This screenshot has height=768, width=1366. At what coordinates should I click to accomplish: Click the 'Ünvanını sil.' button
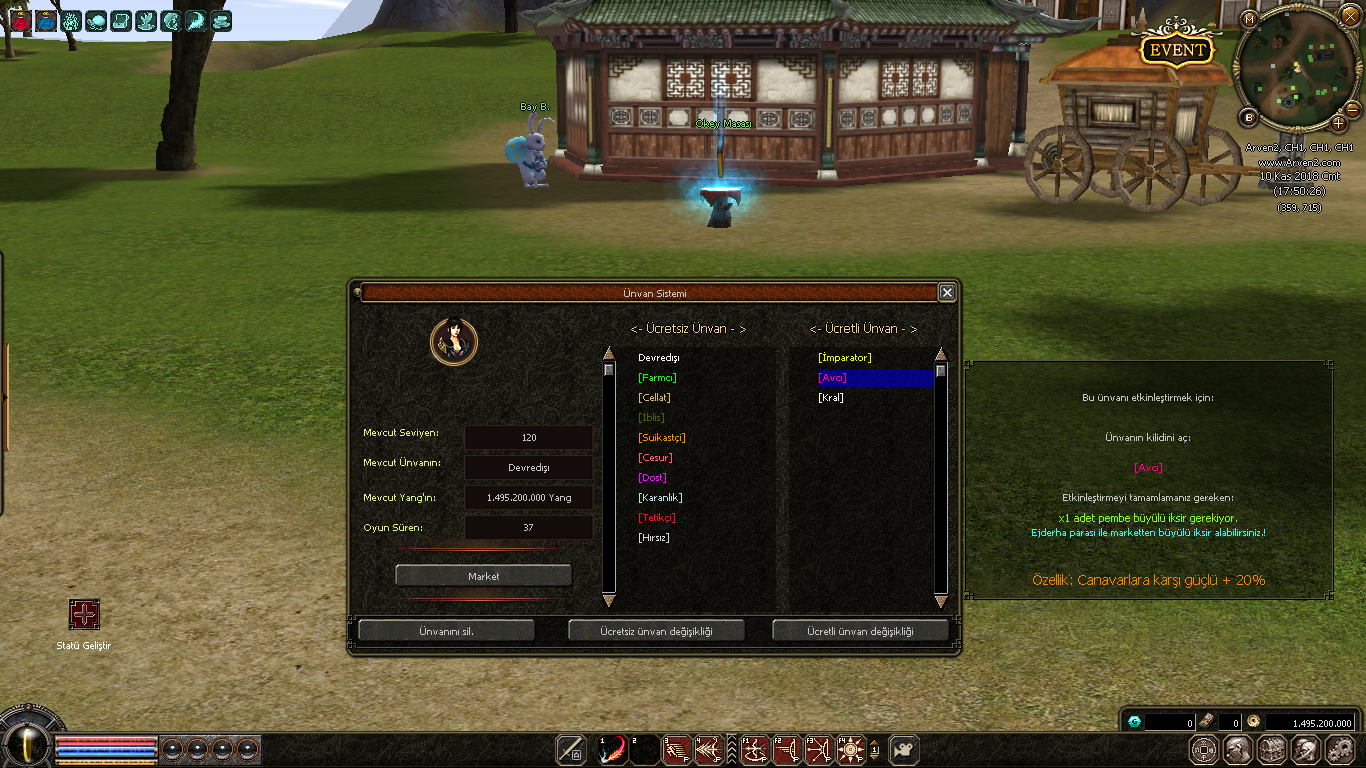tap(446, 631)
